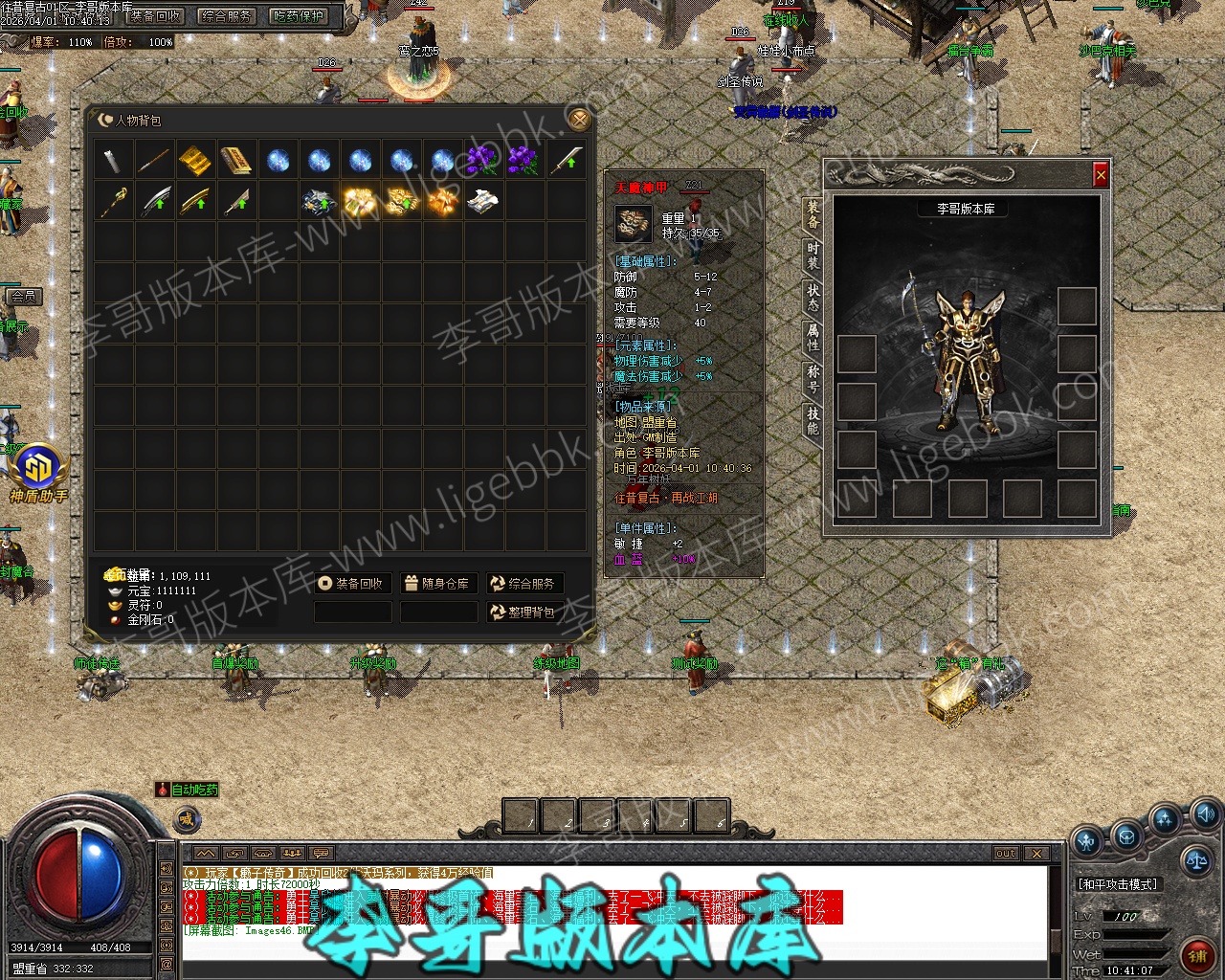
Task: Select the white armor item in the bag
Action: [483, 201]
